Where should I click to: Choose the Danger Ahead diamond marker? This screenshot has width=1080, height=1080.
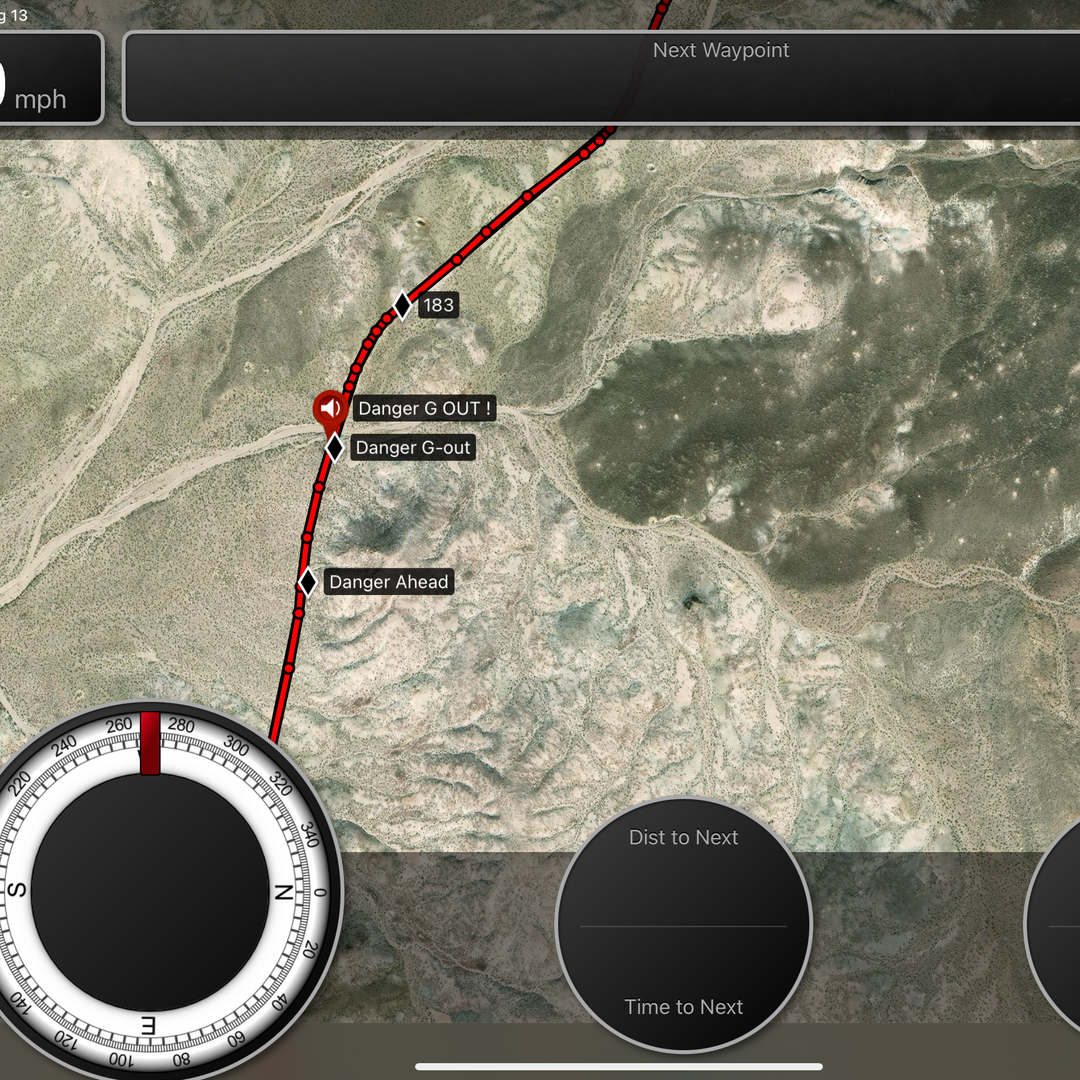(308, 582)
